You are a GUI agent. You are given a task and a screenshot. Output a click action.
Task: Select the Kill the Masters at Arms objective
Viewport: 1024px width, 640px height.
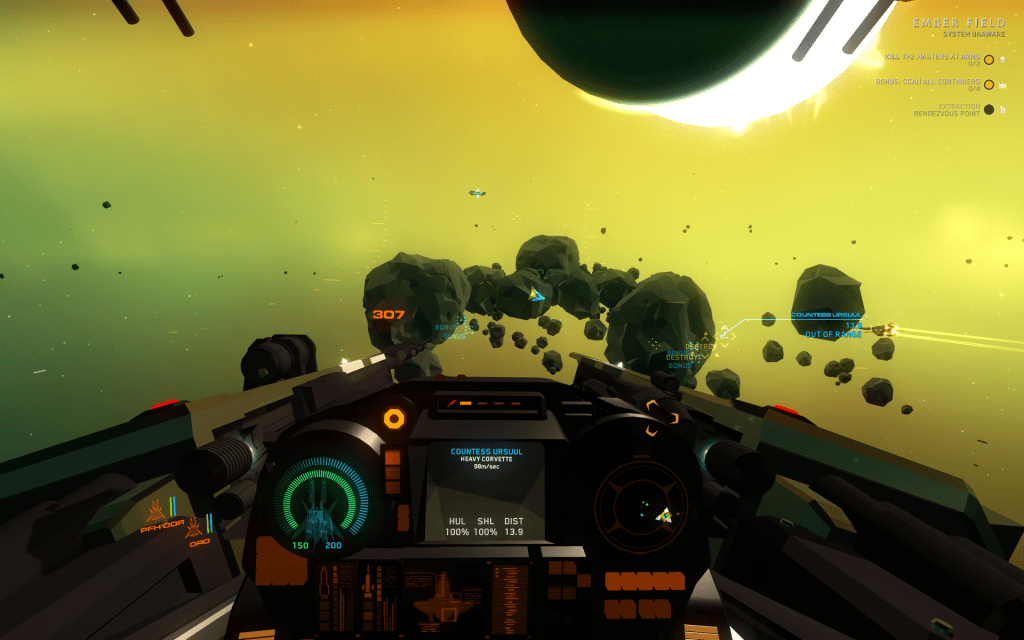click(x=935, y=59)
